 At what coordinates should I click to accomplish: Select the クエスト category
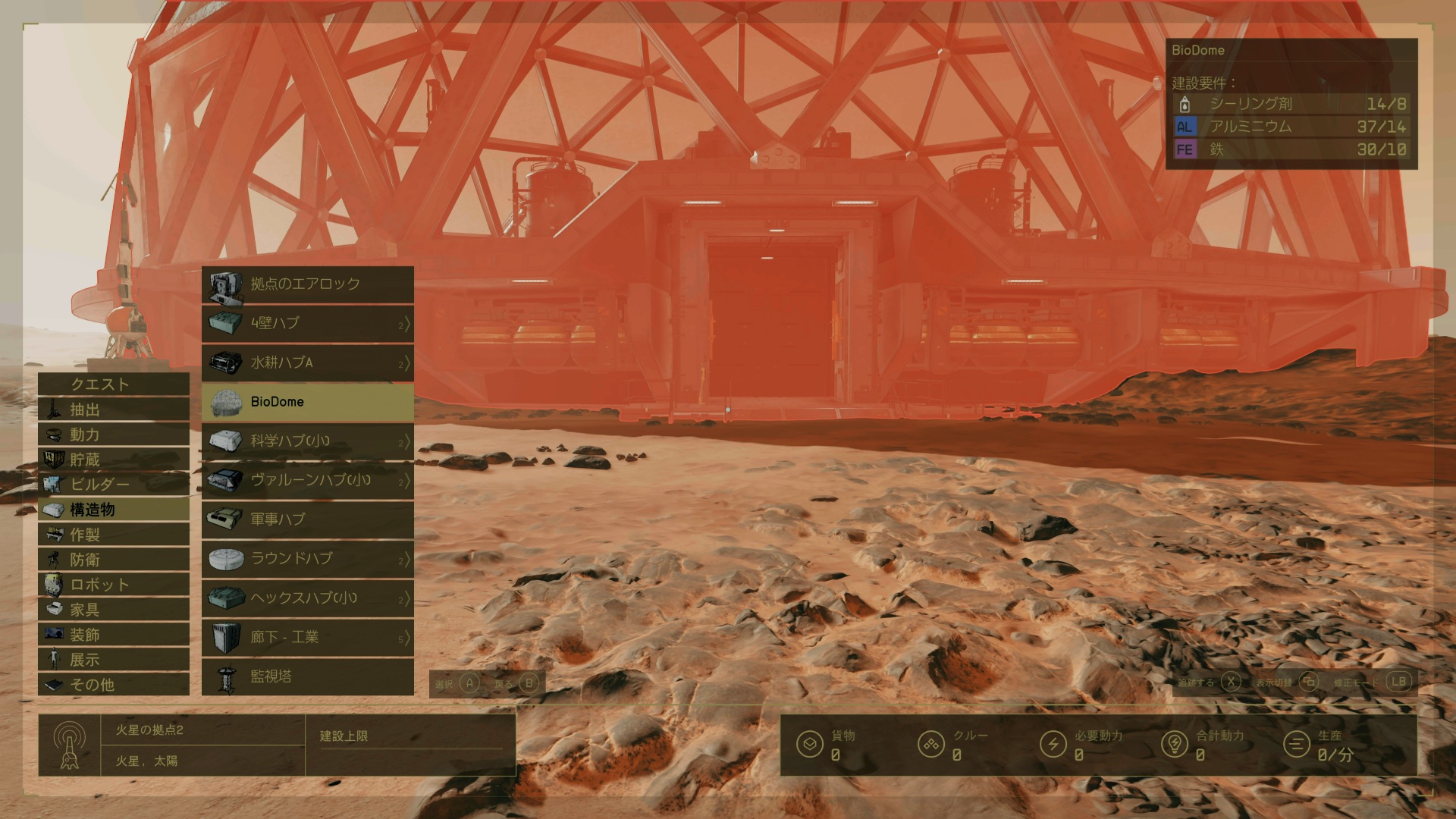click(x=114, y=384)
